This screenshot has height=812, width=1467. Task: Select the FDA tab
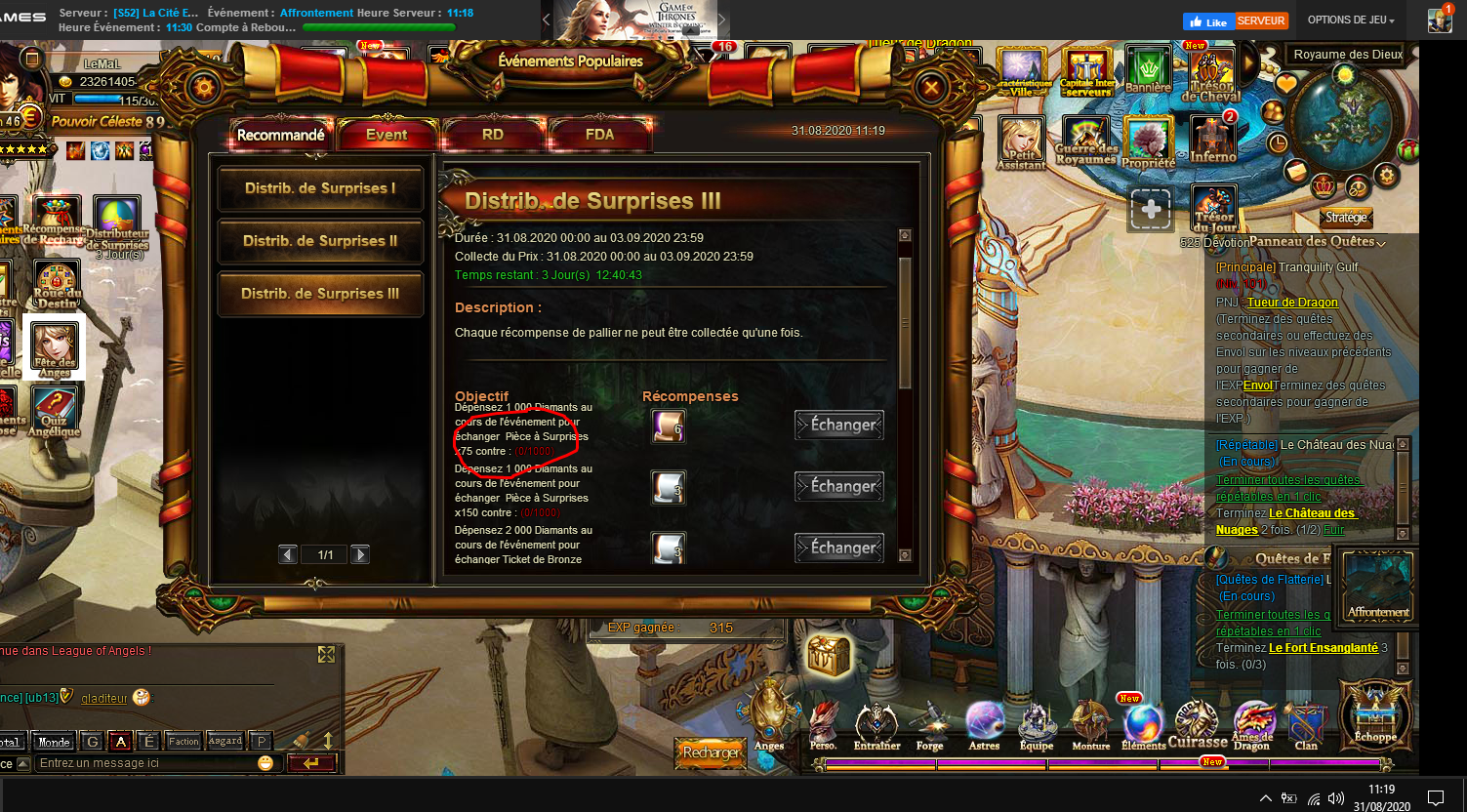[x=599, y=135]
